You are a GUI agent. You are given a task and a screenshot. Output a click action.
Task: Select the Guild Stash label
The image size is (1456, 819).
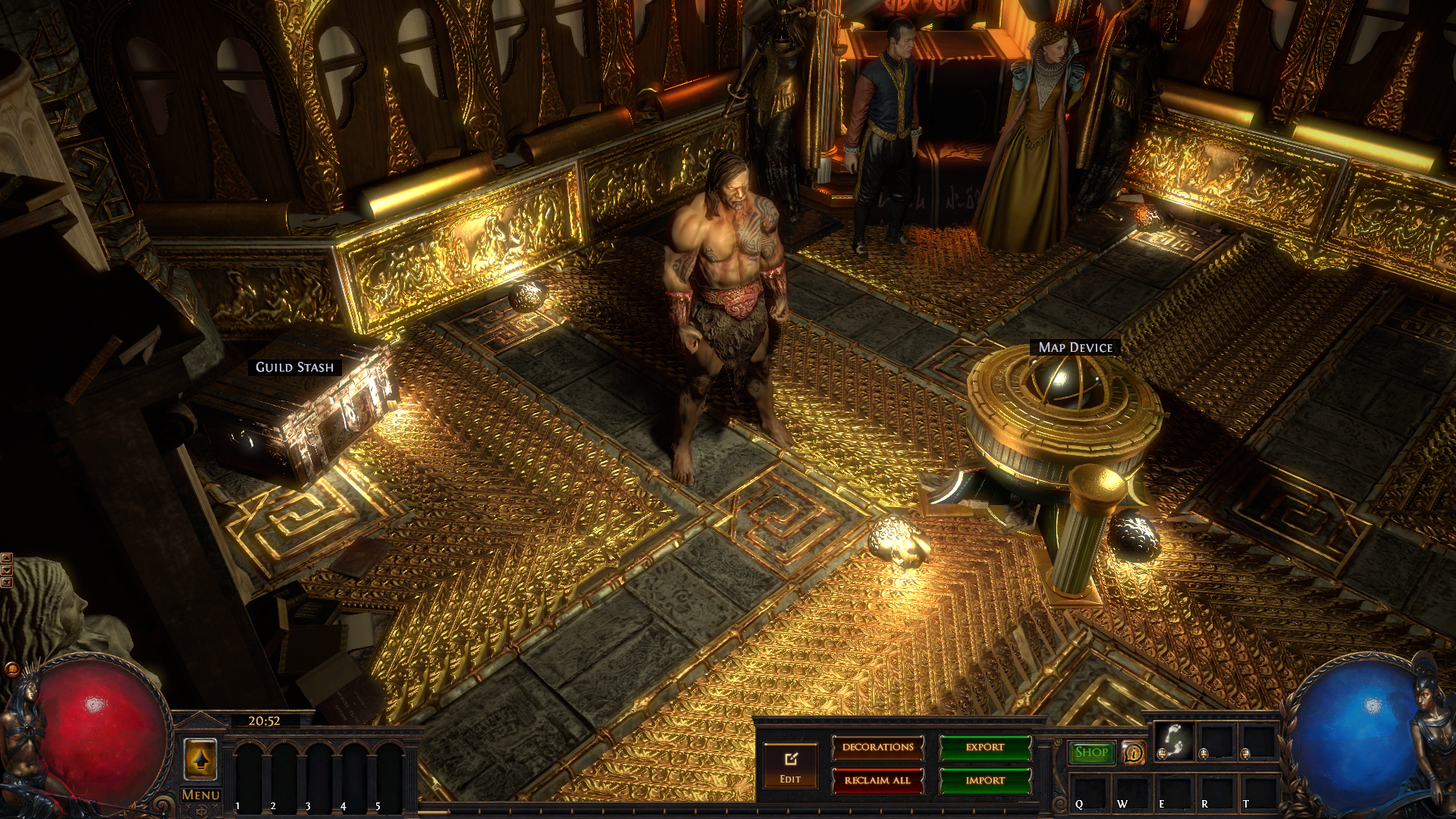[x=294, y=367]
